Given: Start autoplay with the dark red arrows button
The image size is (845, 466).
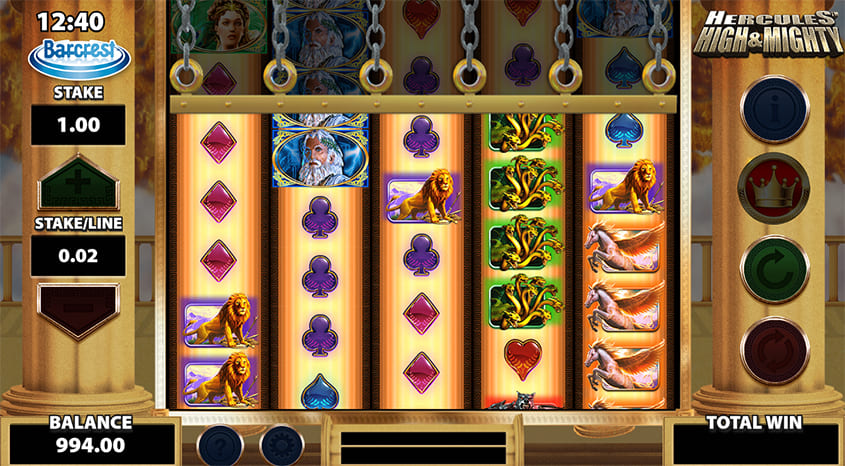Looking at the screenshot, I should click(x=774, y=349).
